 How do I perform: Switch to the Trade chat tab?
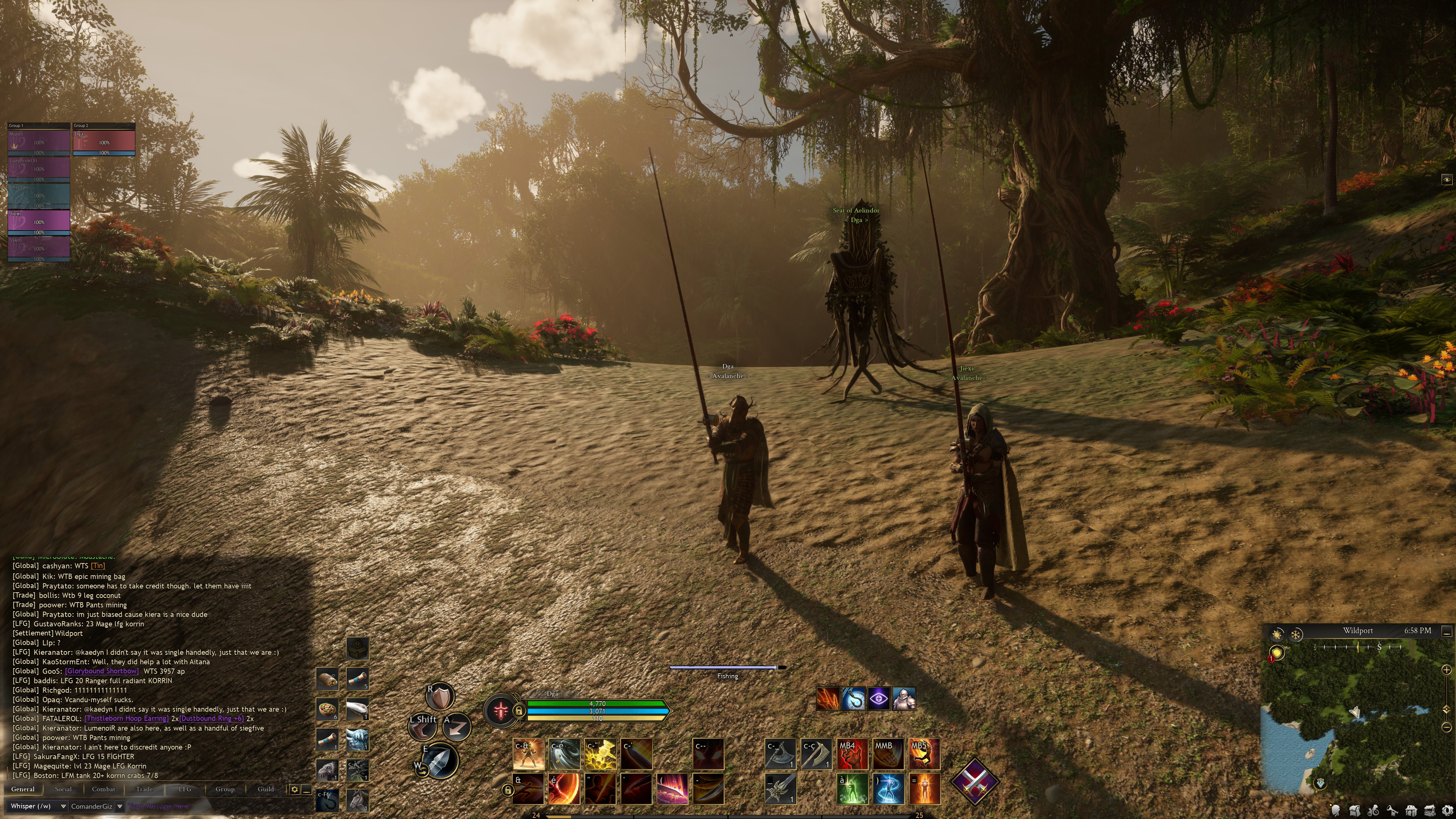pos(144,789)
